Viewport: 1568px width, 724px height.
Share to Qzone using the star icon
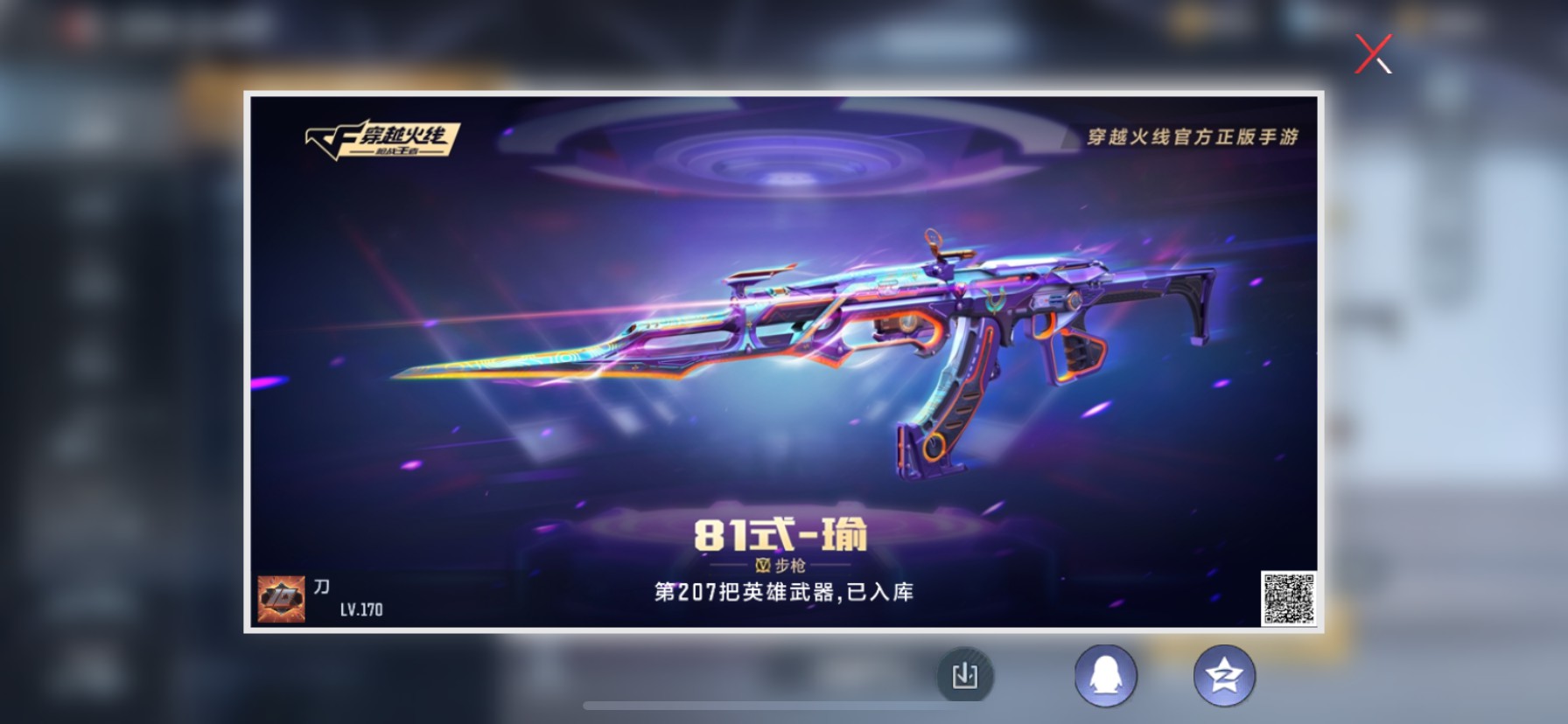coord(1225,674)
